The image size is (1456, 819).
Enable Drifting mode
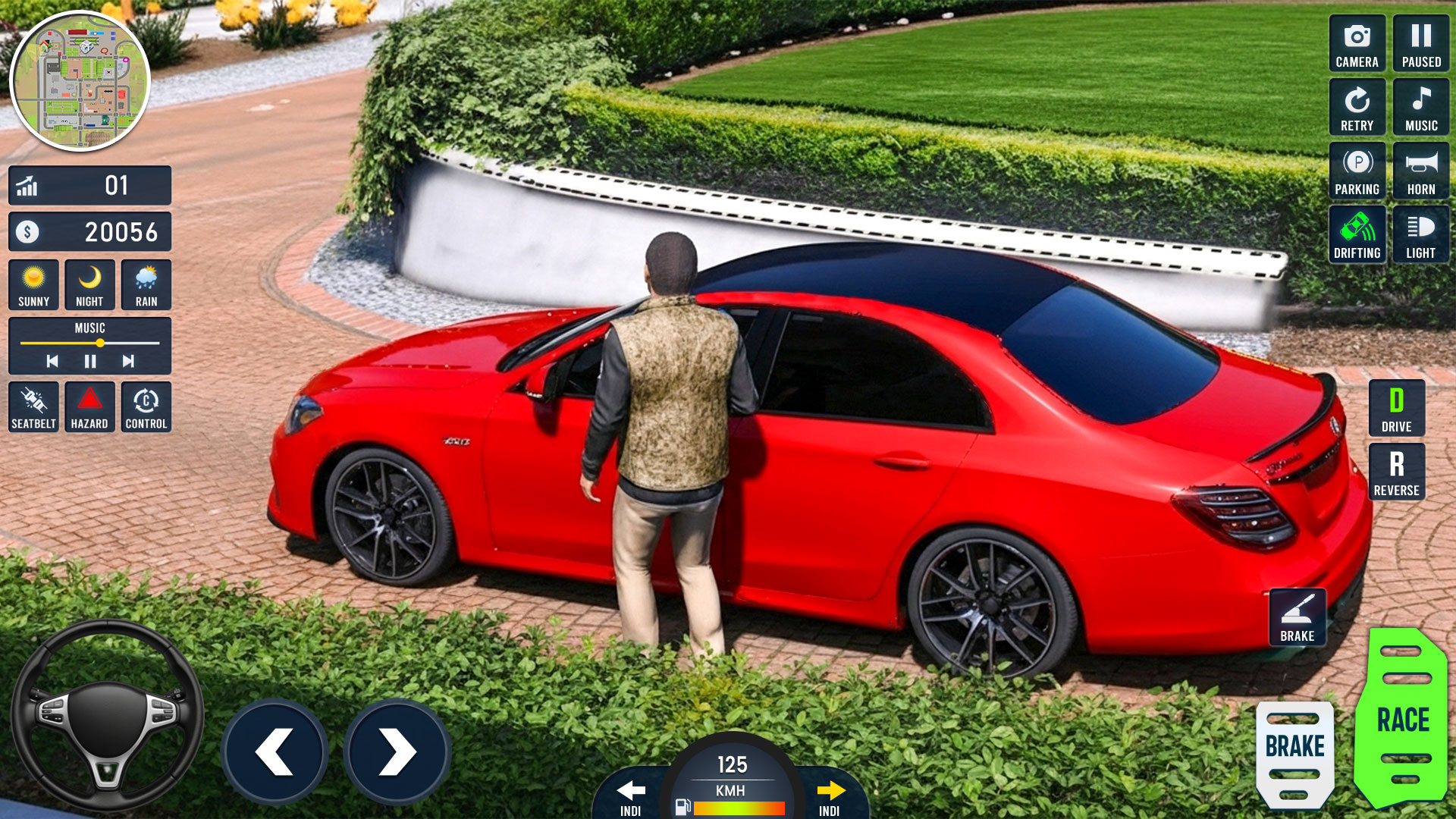point(1357,234)
